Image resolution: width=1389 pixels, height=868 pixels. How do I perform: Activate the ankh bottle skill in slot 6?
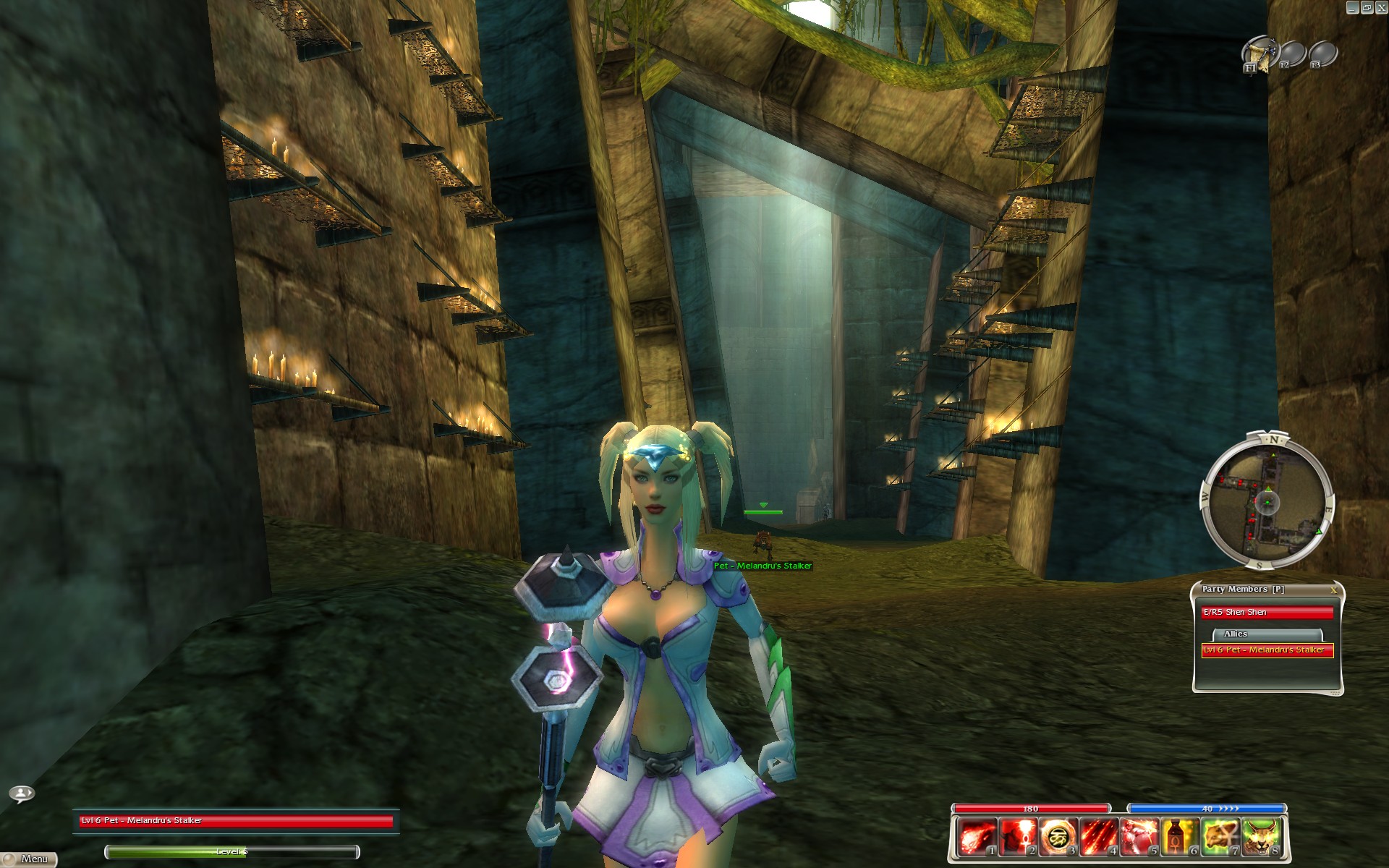click(x=1180, y=838)
